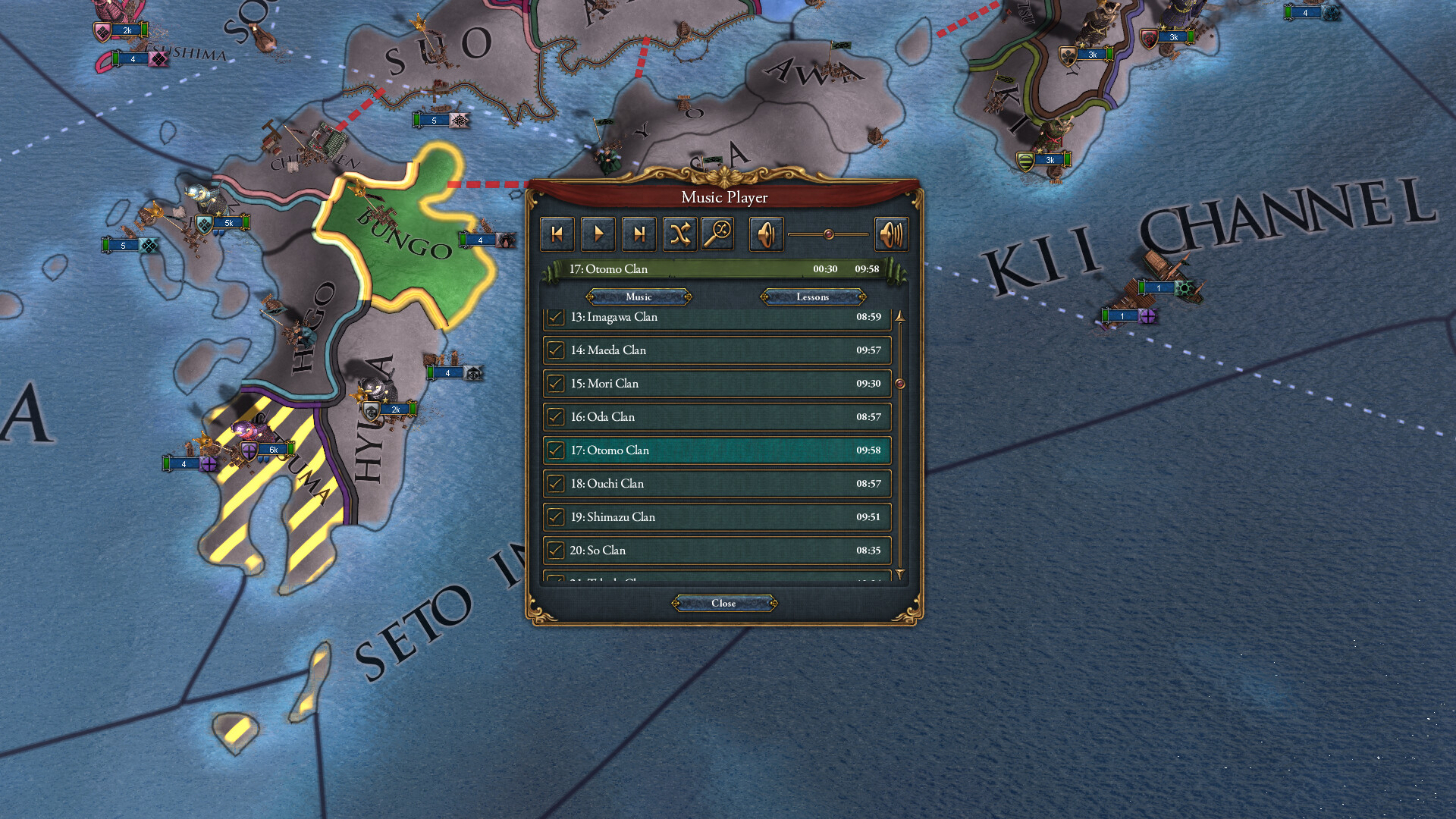This screenshot has width=1456, height=819.
Task: Switch to the Lessons tab
Action: [x=811, y=297]
